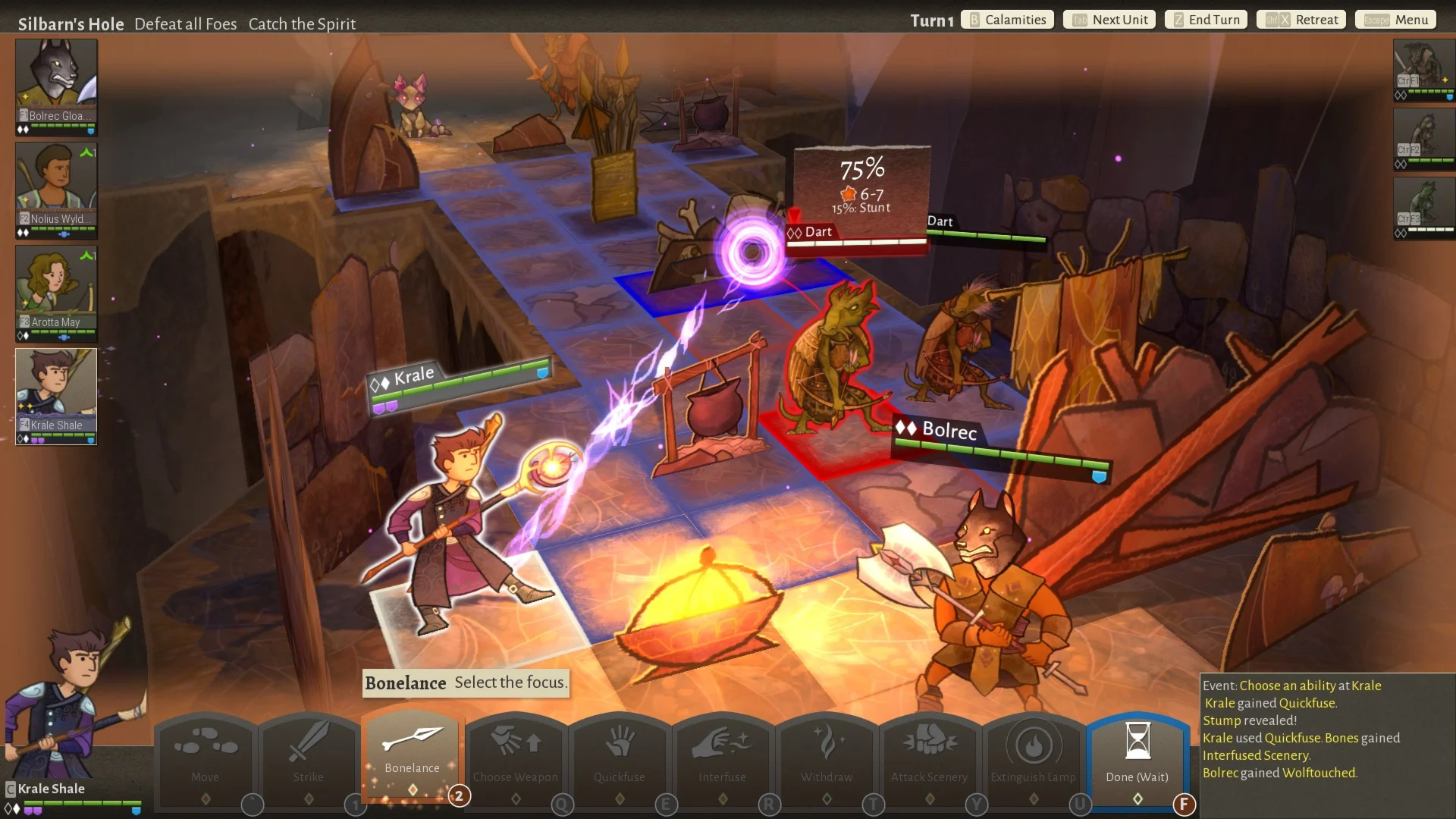
Task: Select the Bonelance ability
Action: pos(412,751)
